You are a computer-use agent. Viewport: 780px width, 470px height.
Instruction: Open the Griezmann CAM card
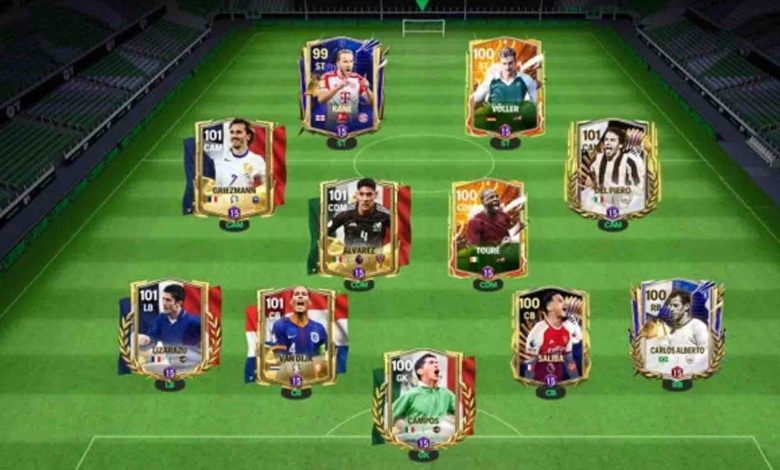pyautogui.click(x=234, y=168)
